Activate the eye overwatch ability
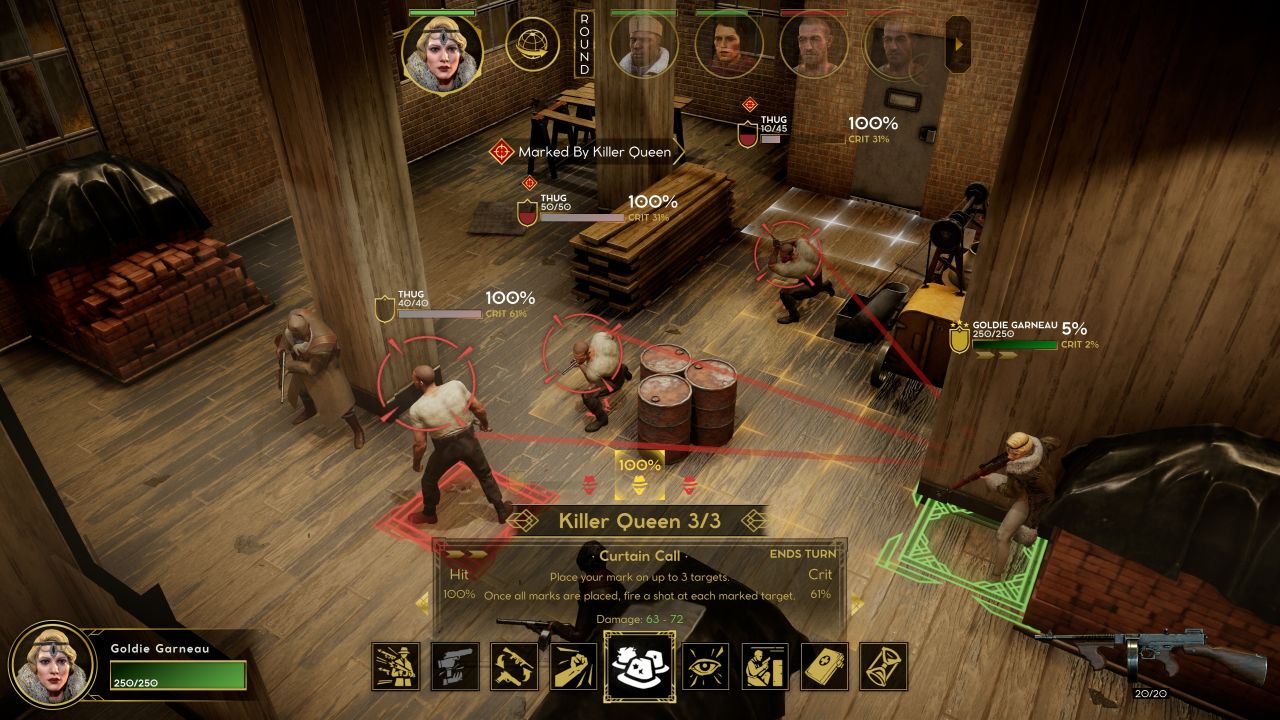This screenshot has width=1280, height=720. click(706, 667)
